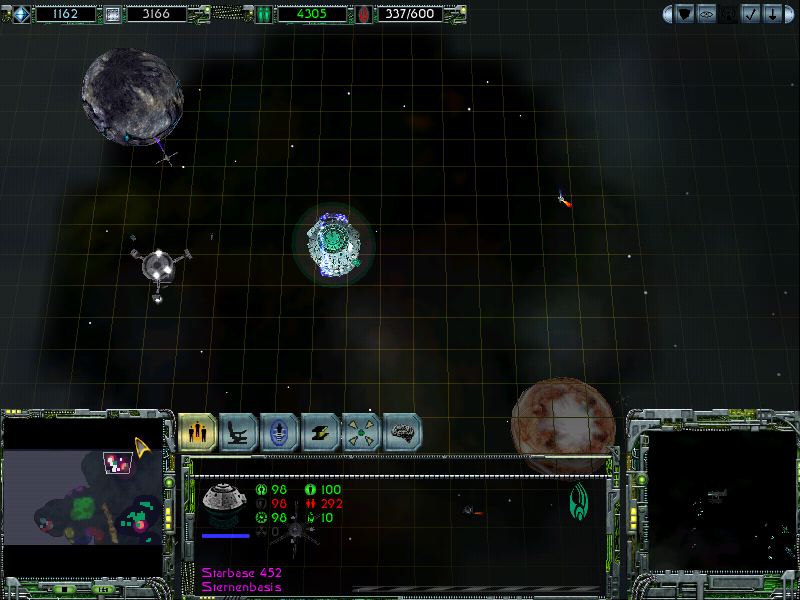Screen dimensions: 800x600
Task: Open the shield-shaped menu button
Action: tap(685, 14)
